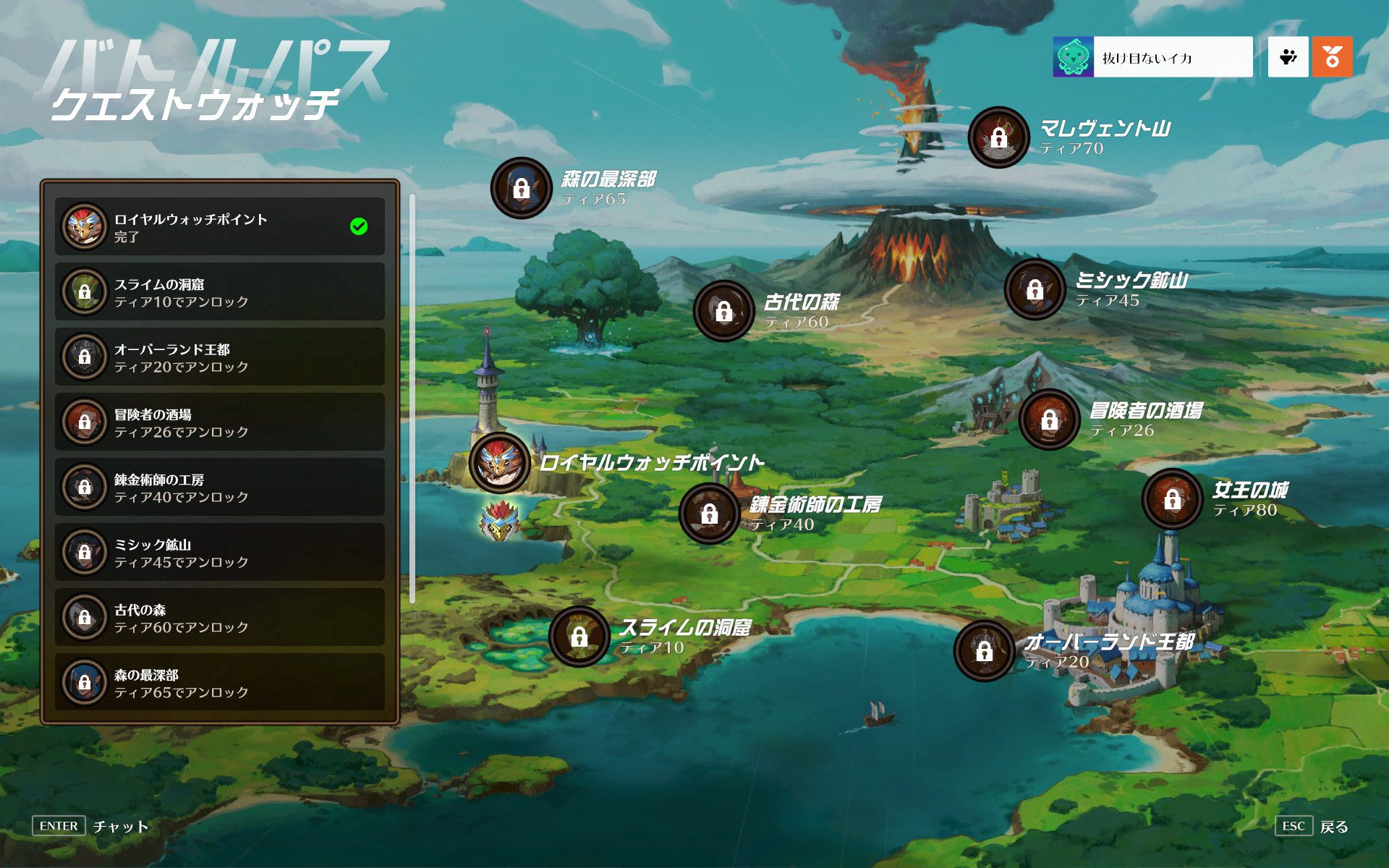Open 森の最深部 entry in the list
Screen dimensions: 1389x868
219,682
